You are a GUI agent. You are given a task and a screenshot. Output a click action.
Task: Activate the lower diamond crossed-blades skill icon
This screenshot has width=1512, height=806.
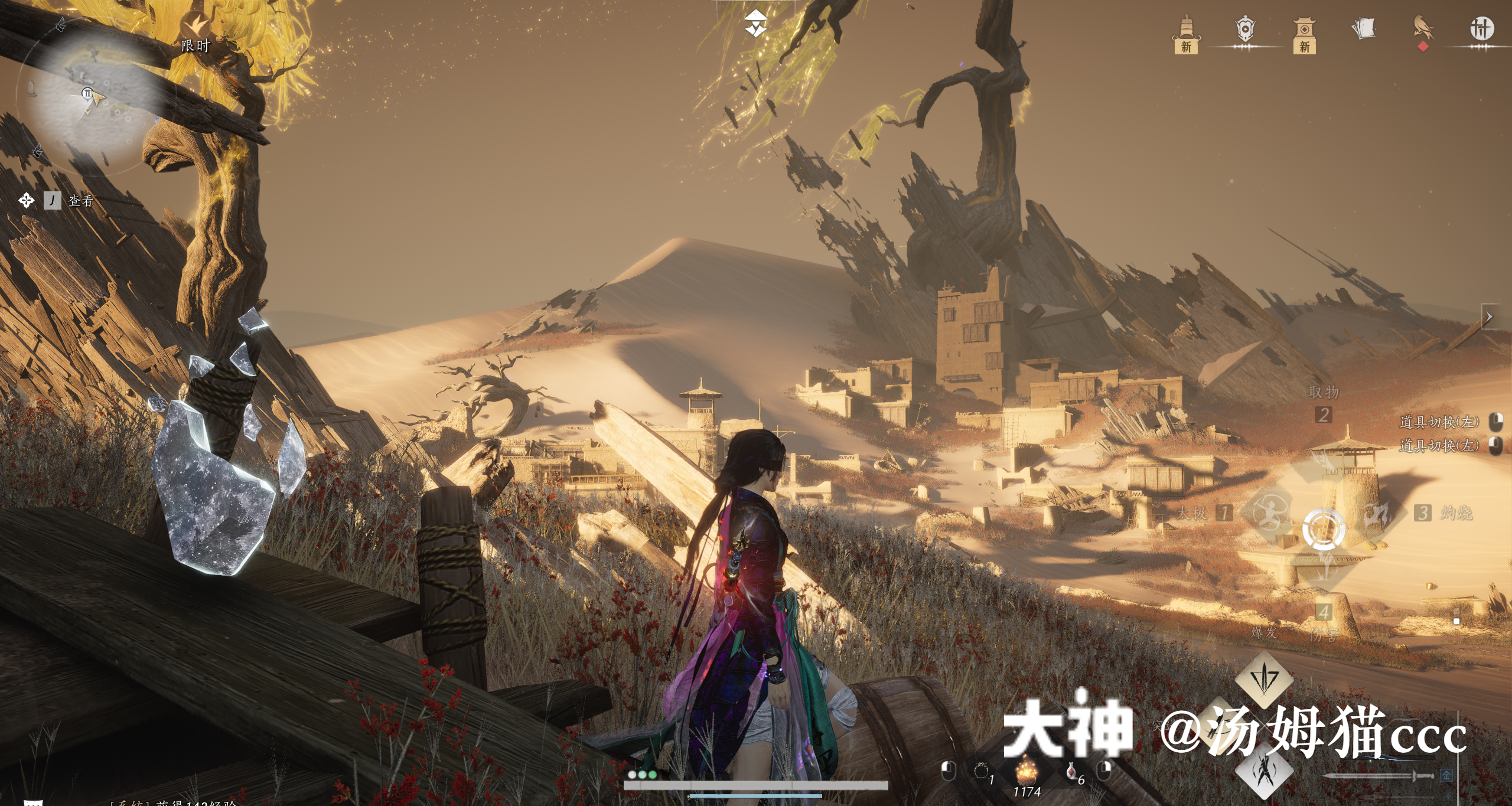click(1265, 771)
